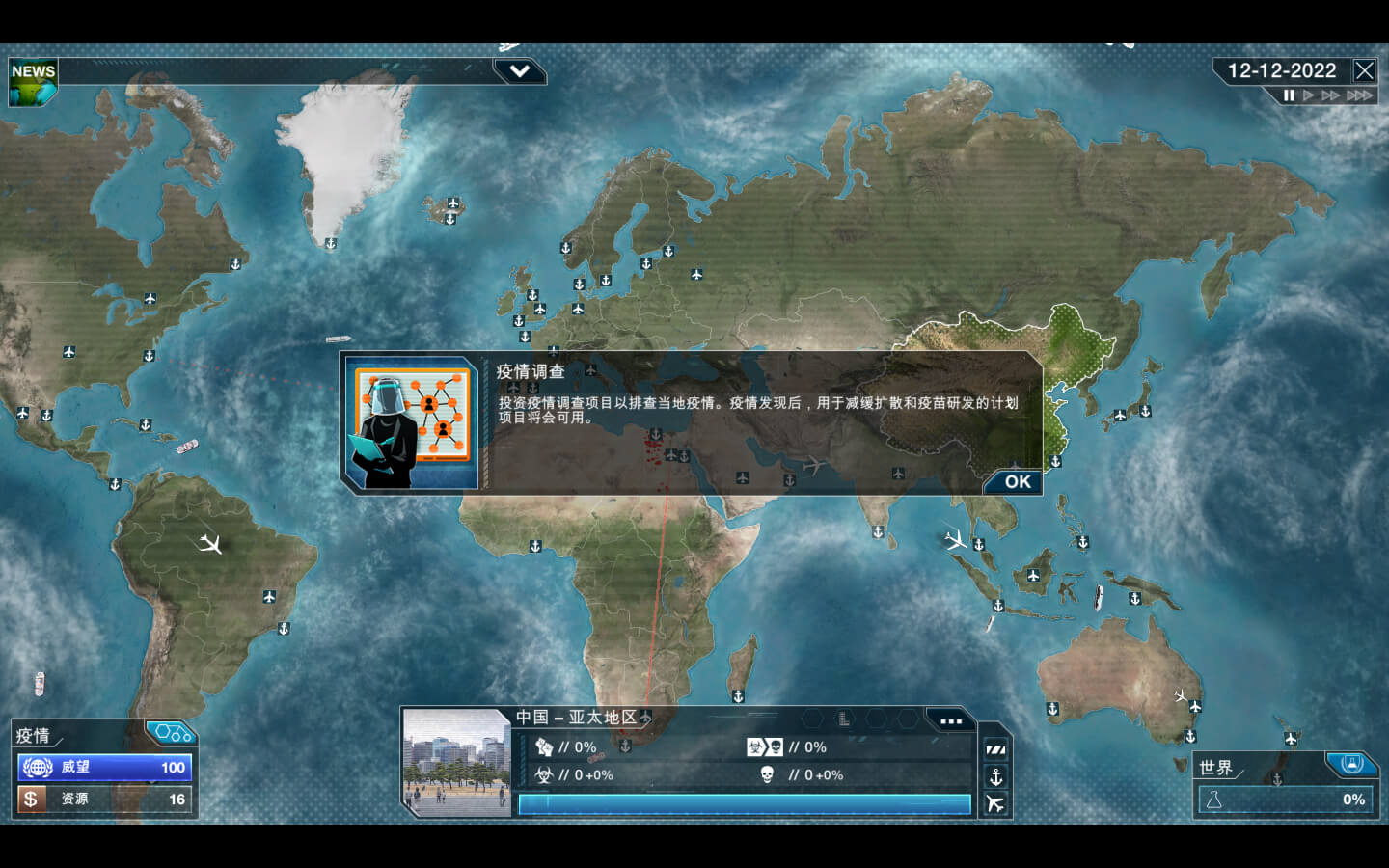This screenshot has height=868, width=1389.
Task: Toggle the land border striped icon
Action: (x=995, y=749)
